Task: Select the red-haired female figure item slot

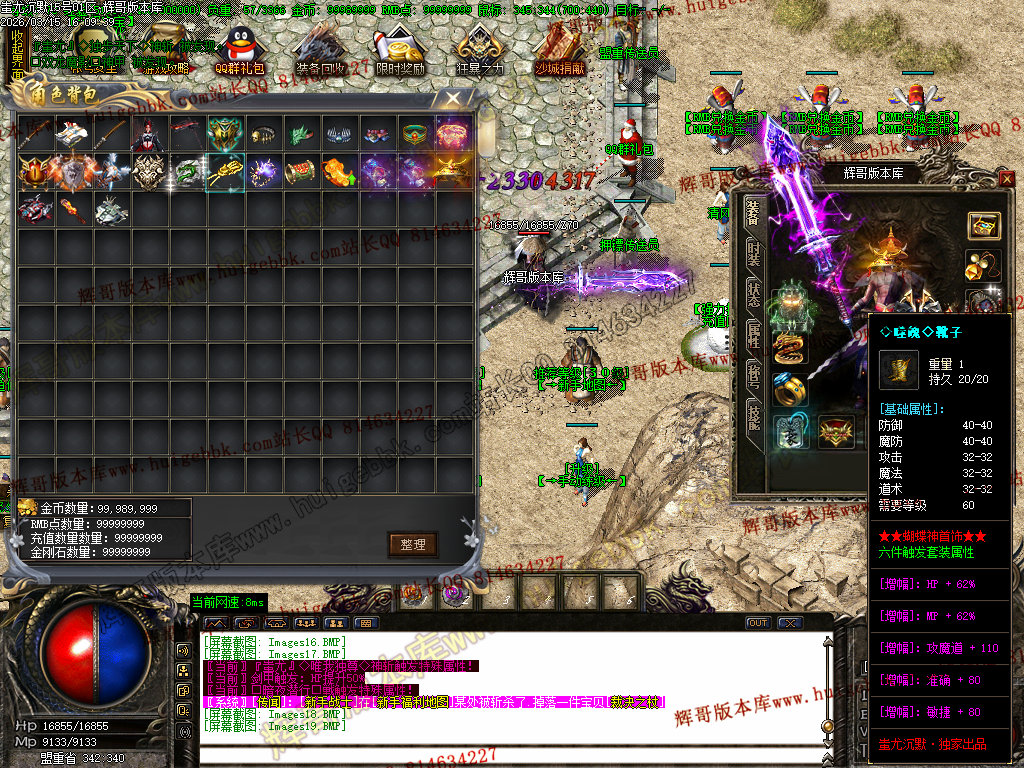Action: (x=148, y=134)
